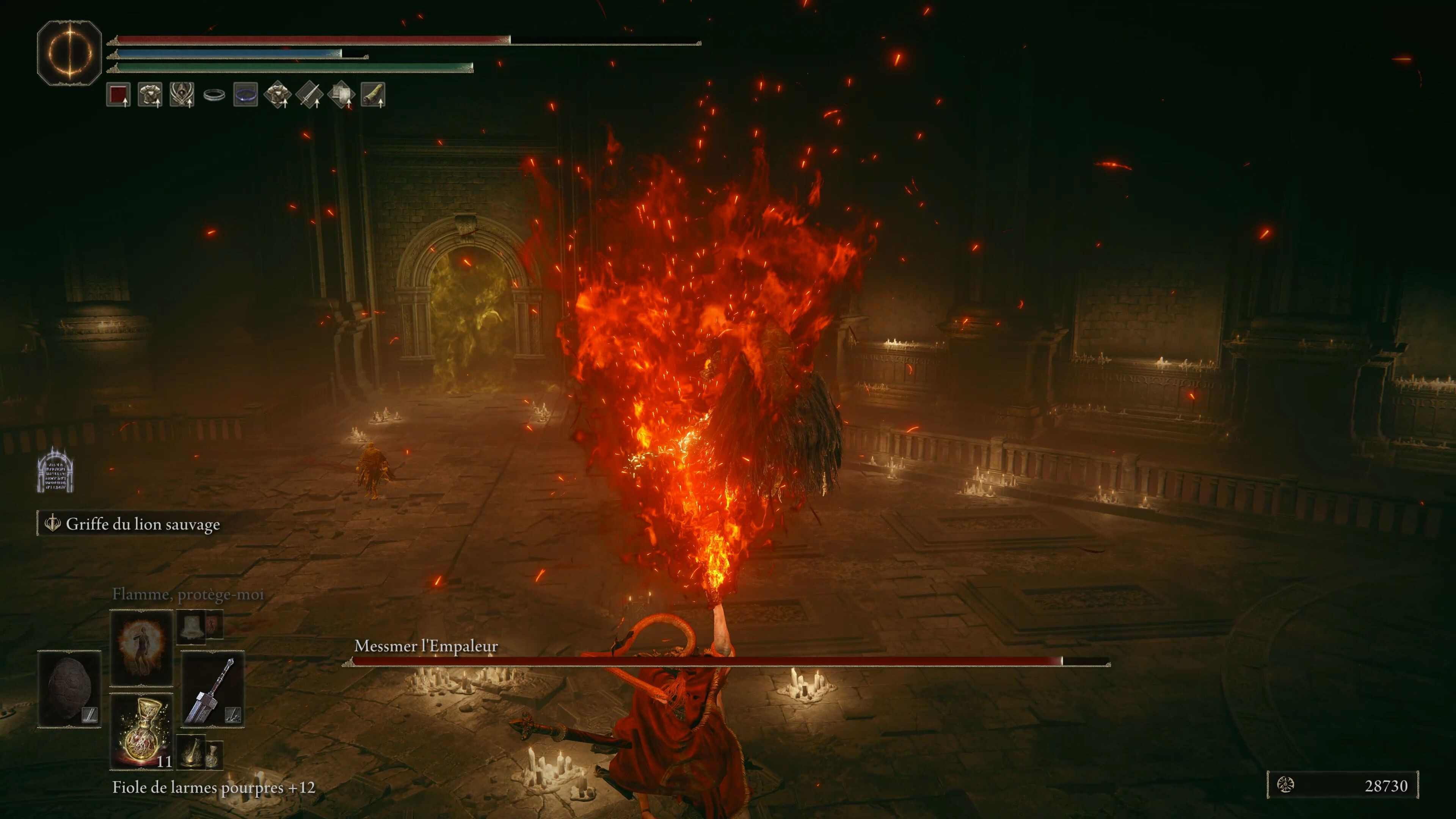
Task: Click the greatsword right-hand weapon slot
Action: tap(212, 689)
